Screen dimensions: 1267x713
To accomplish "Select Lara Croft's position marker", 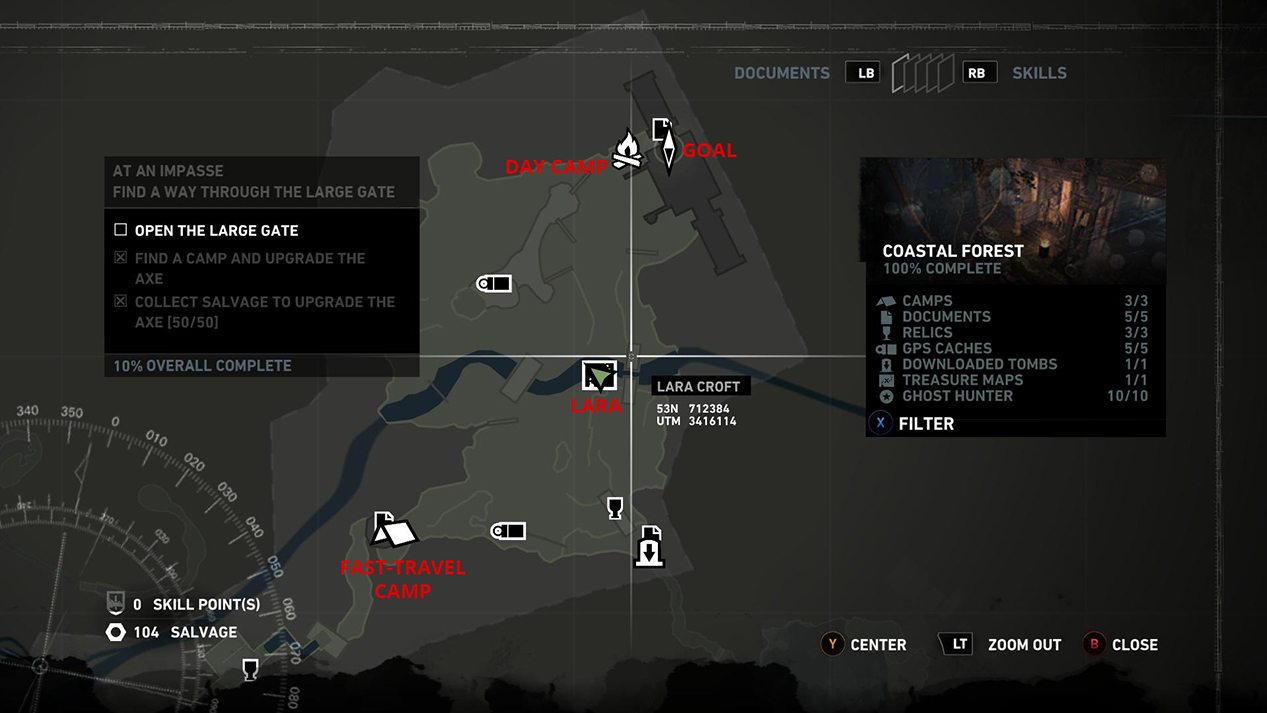I will [x=599, y=376].
